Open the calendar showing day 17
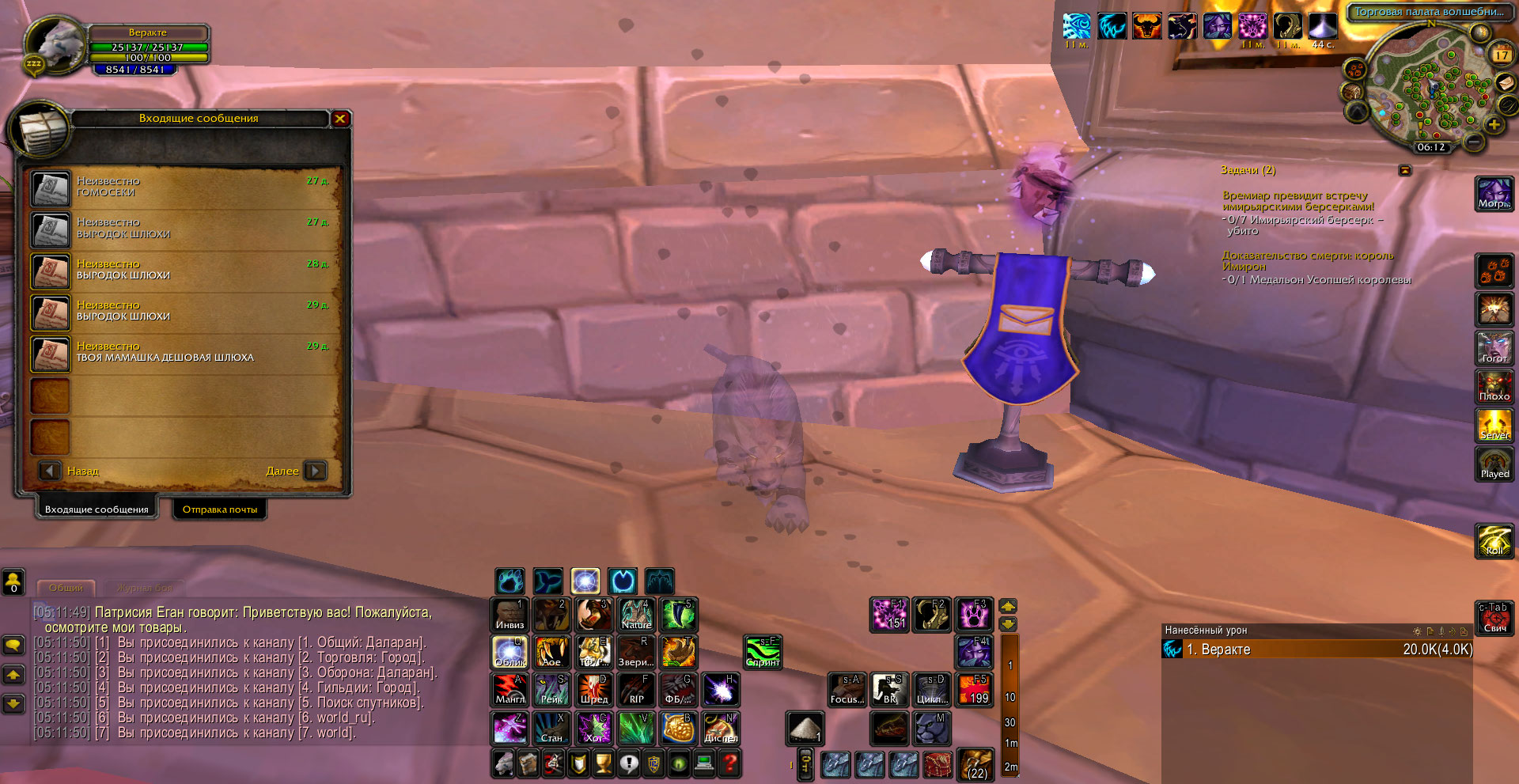 point(1501,55)
